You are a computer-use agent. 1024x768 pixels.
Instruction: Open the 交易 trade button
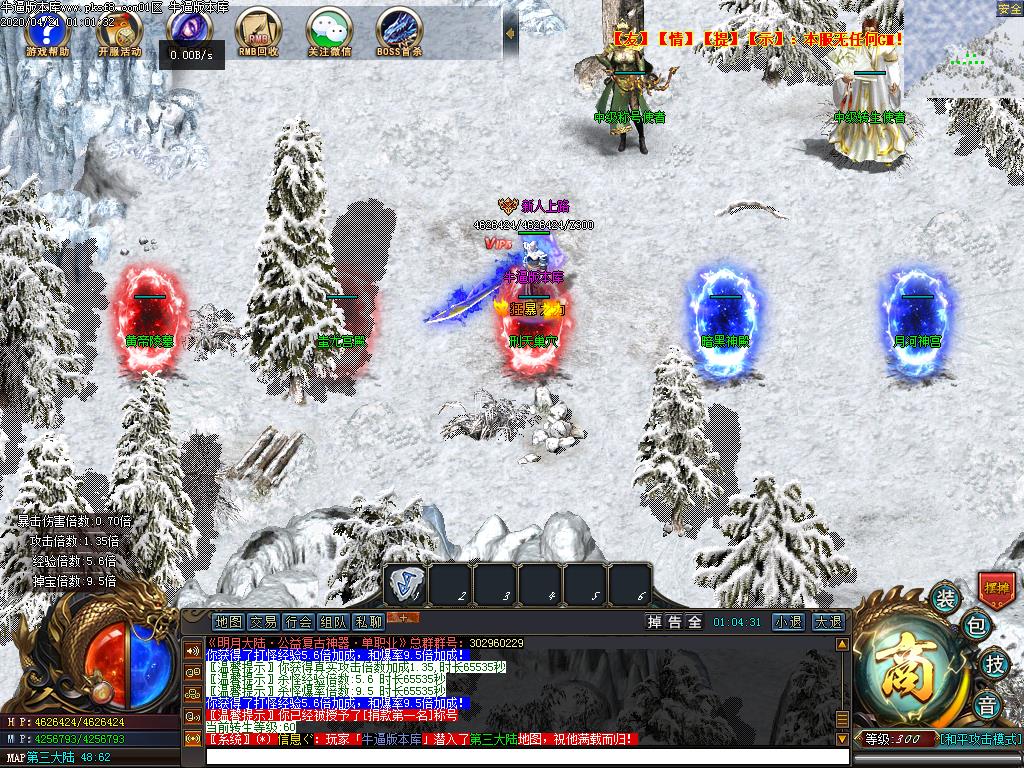[x=263, y=622]
